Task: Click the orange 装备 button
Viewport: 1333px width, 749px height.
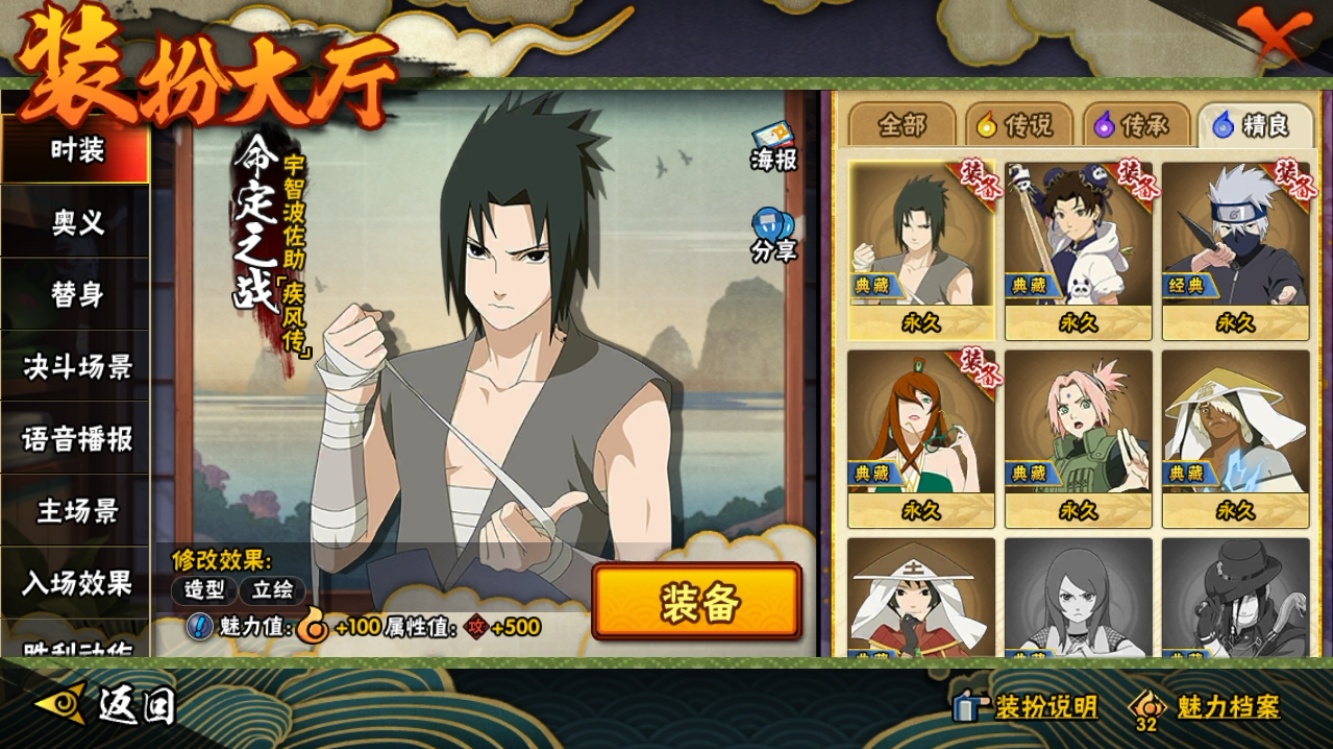Action: click(697, 602)
